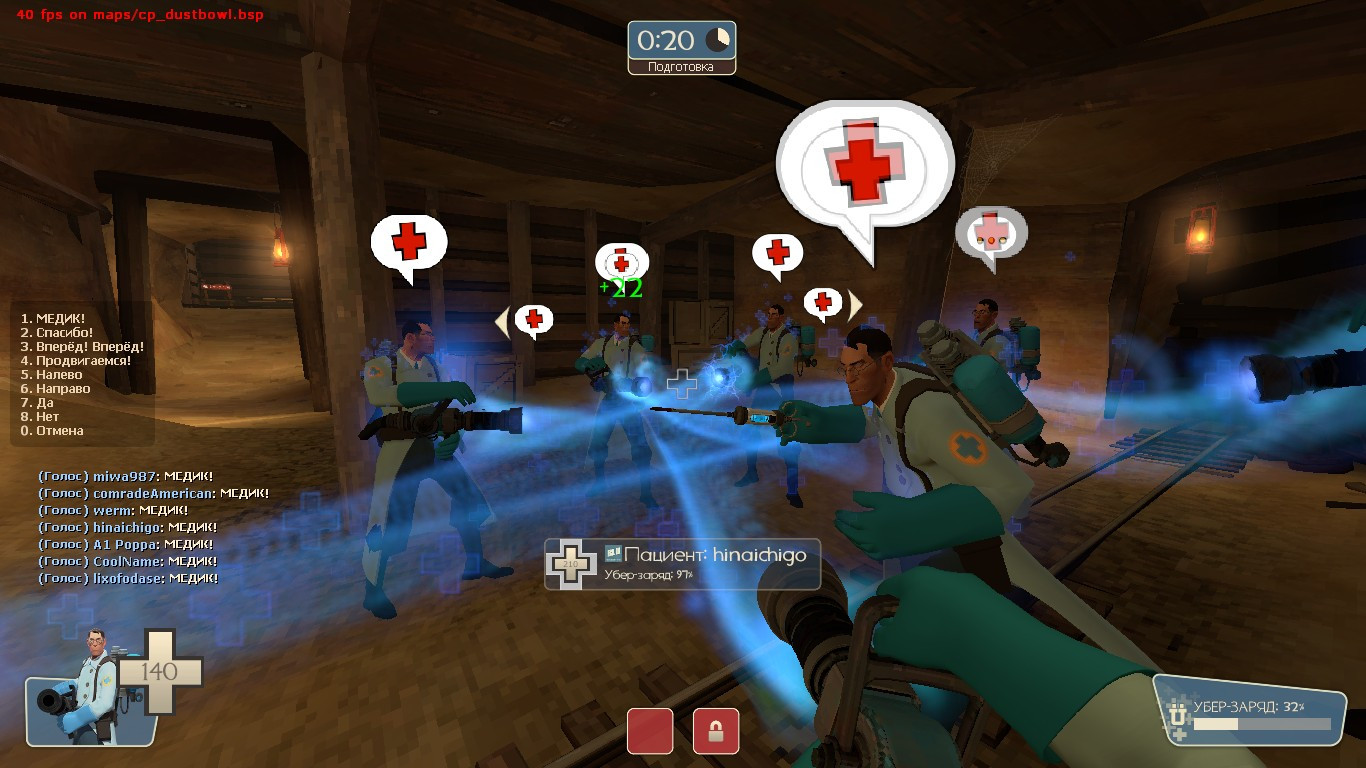The height and width of the screenshot is (768, 1366).
Task: Toggle the blank red square button
Action: click(650, 732)
